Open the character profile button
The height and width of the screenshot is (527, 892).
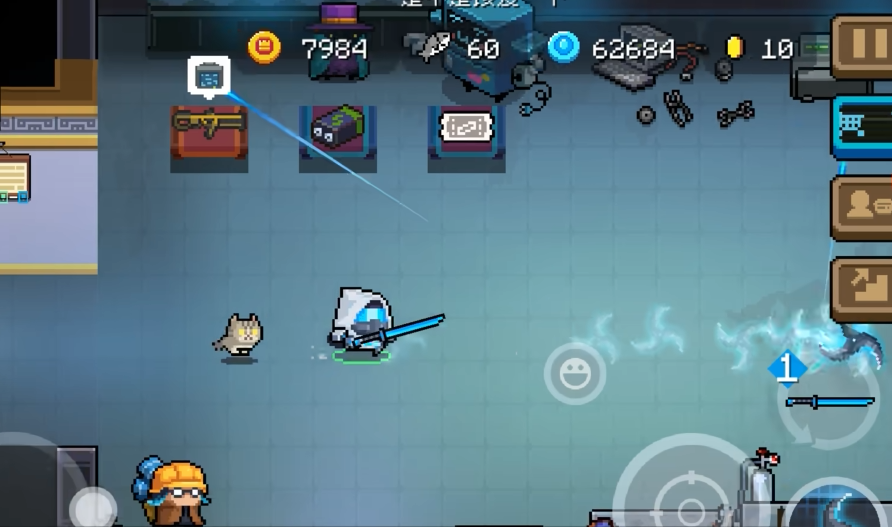point(862,208)
